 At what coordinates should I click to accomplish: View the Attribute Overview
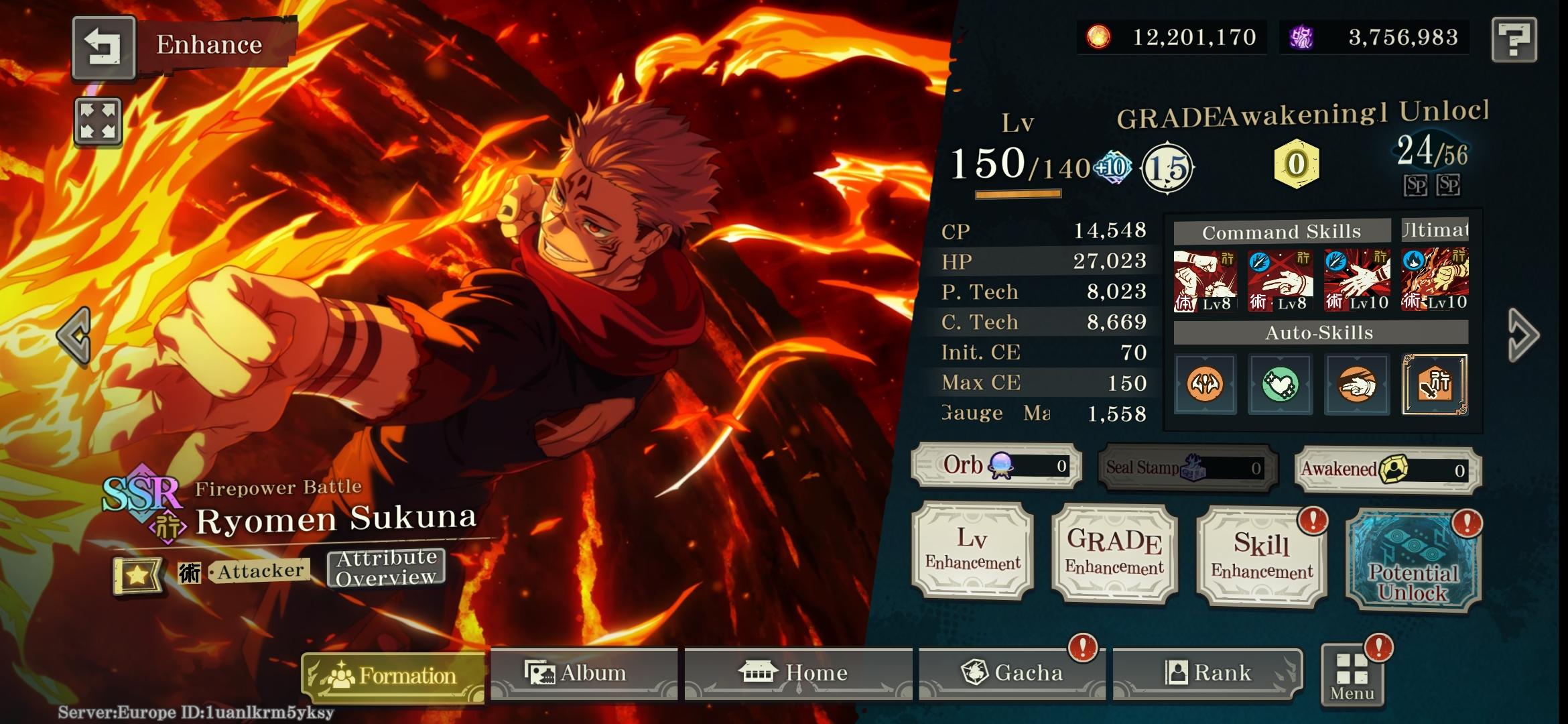tap(386, 568)
